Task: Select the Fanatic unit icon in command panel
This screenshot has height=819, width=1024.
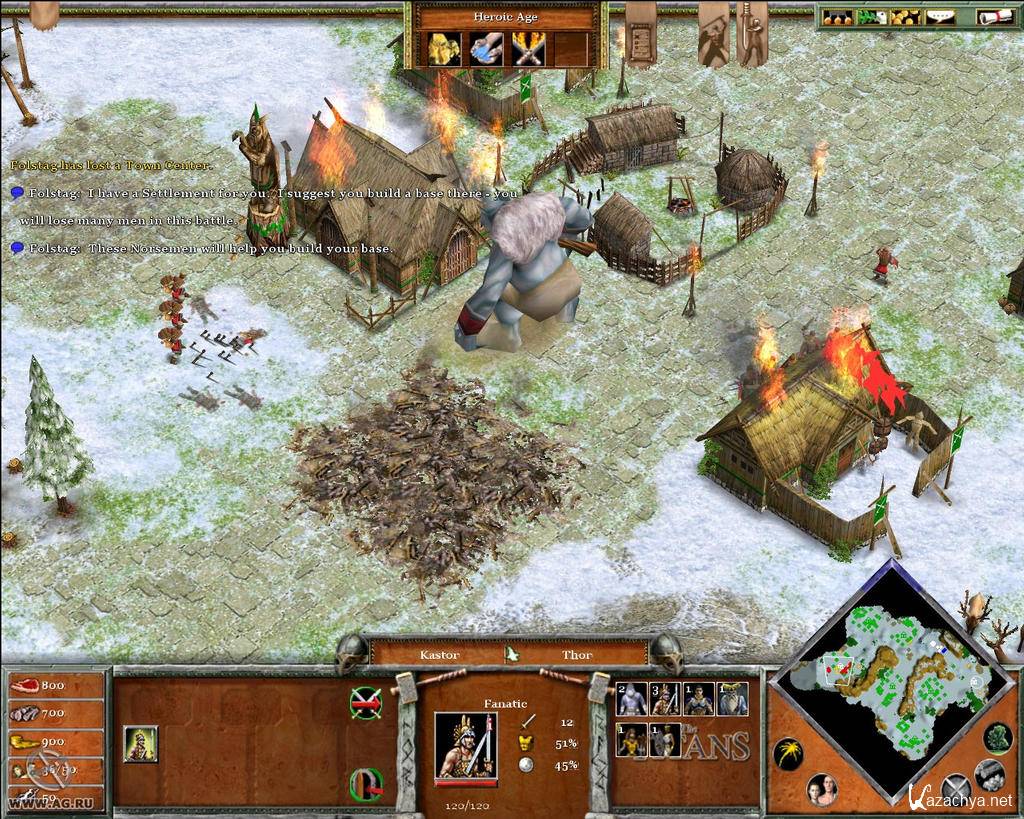Action: pyautogui.click(x=140, y=744)
